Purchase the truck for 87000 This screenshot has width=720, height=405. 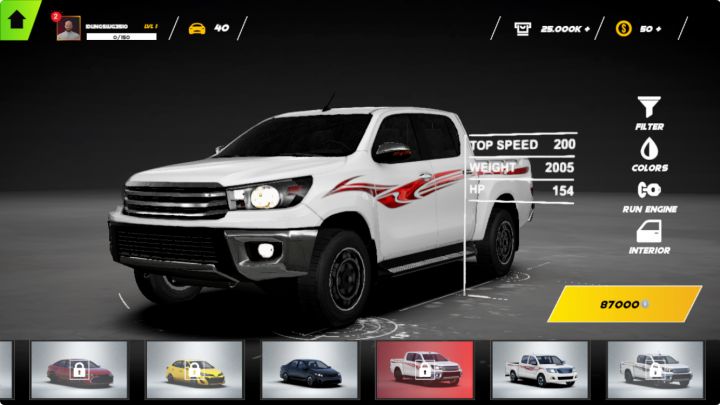(624, 303)
